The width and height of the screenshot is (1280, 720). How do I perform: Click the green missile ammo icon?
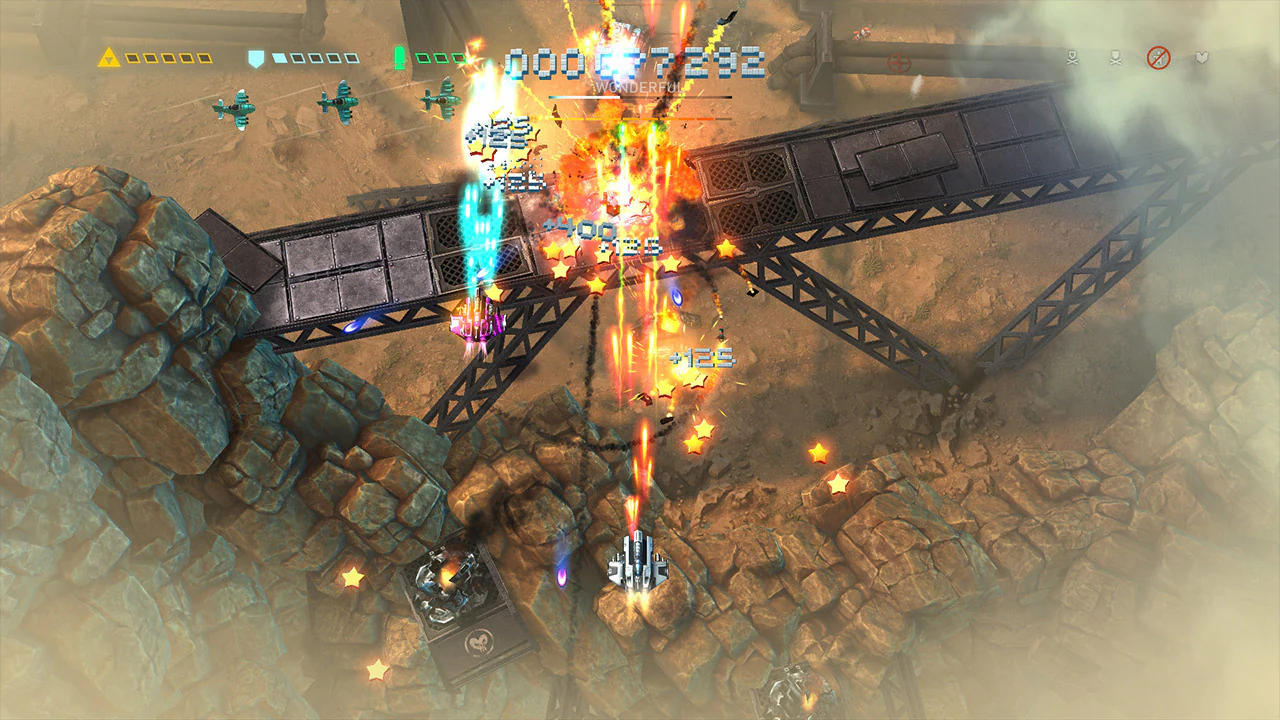(400, 57)
